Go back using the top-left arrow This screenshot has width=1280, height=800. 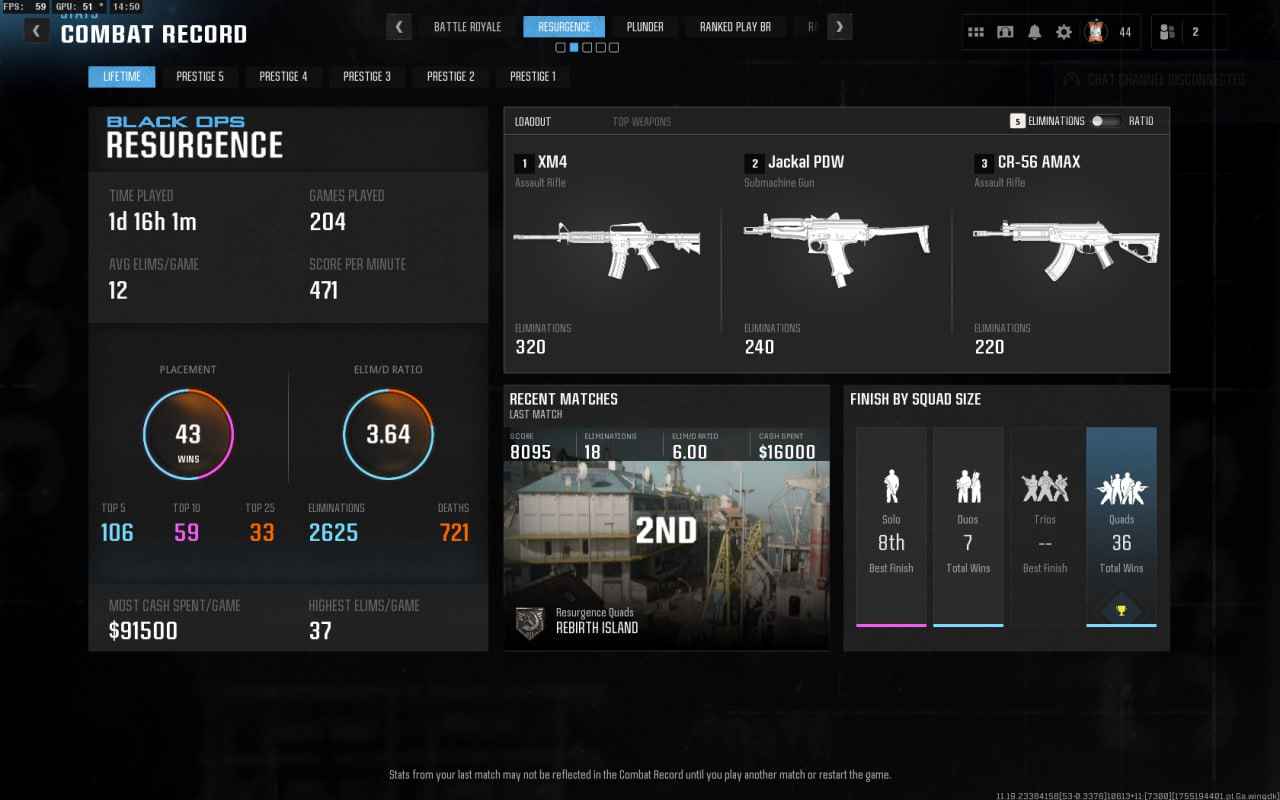pos(37,31)
